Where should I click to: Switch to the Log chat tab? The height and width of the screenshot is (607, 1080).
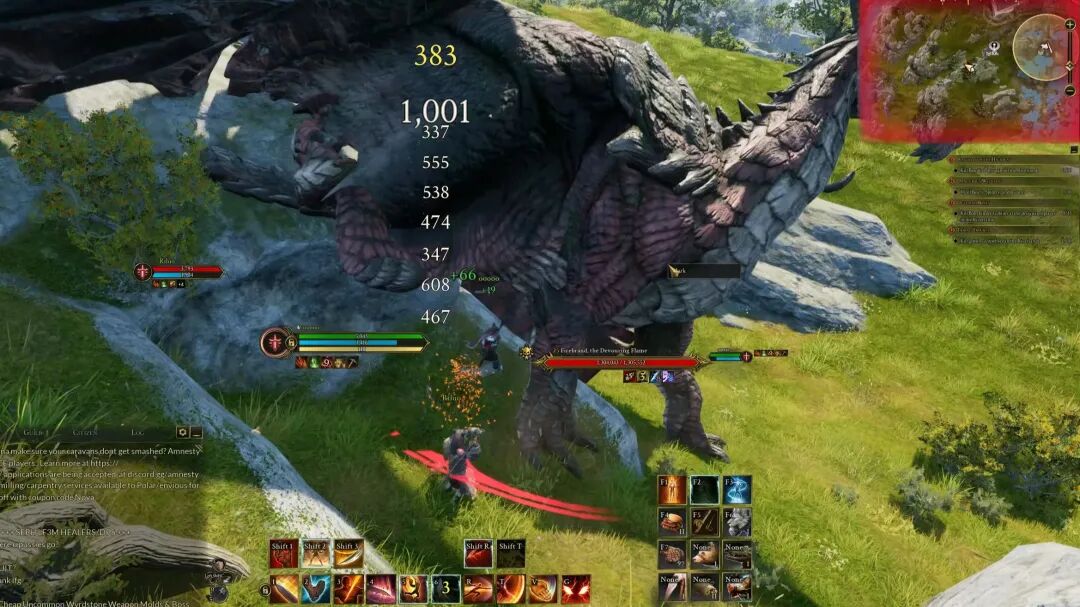[138, 432]
